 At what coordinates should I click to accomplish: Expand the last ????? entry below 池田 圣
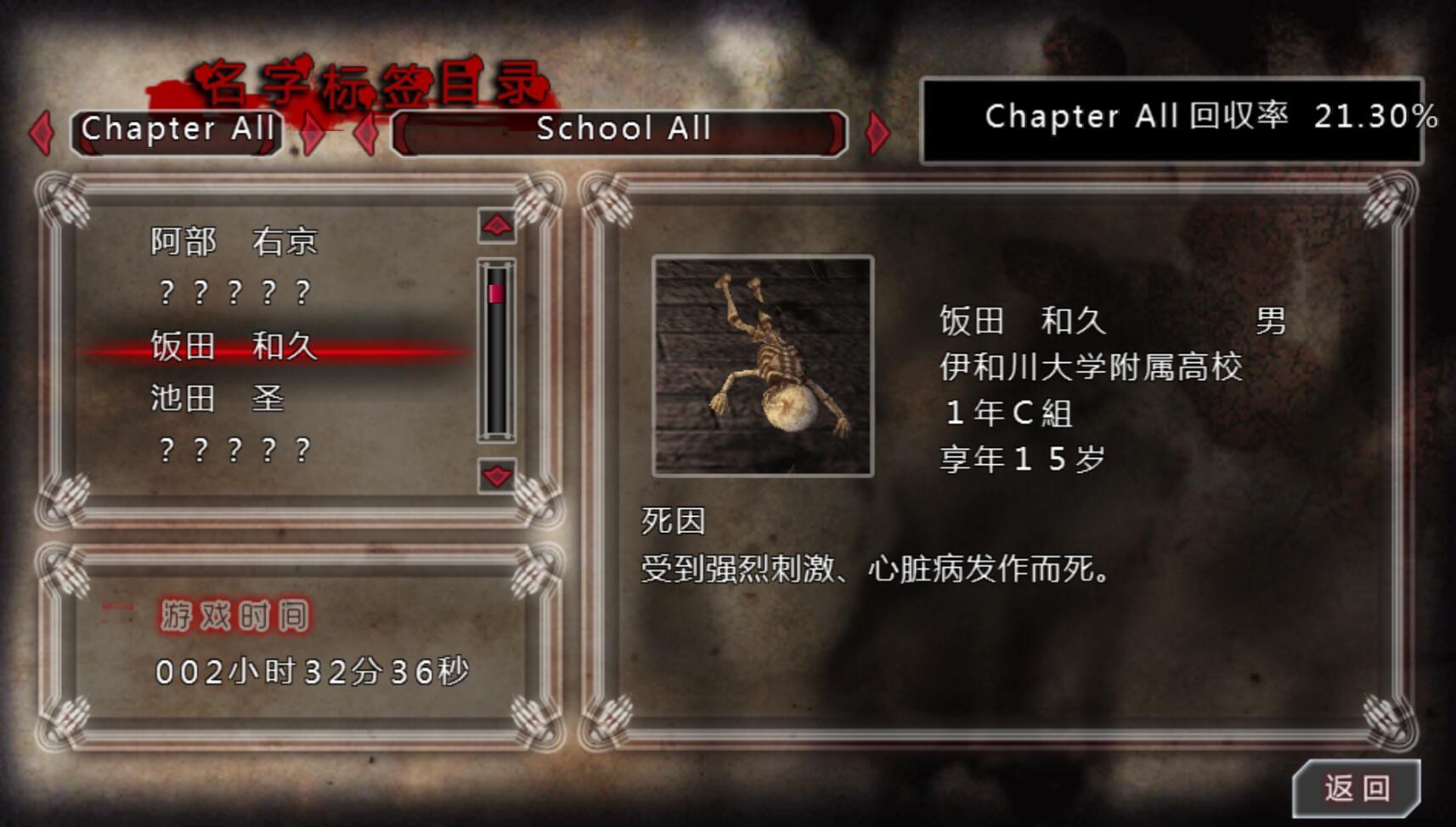[234, 448]
